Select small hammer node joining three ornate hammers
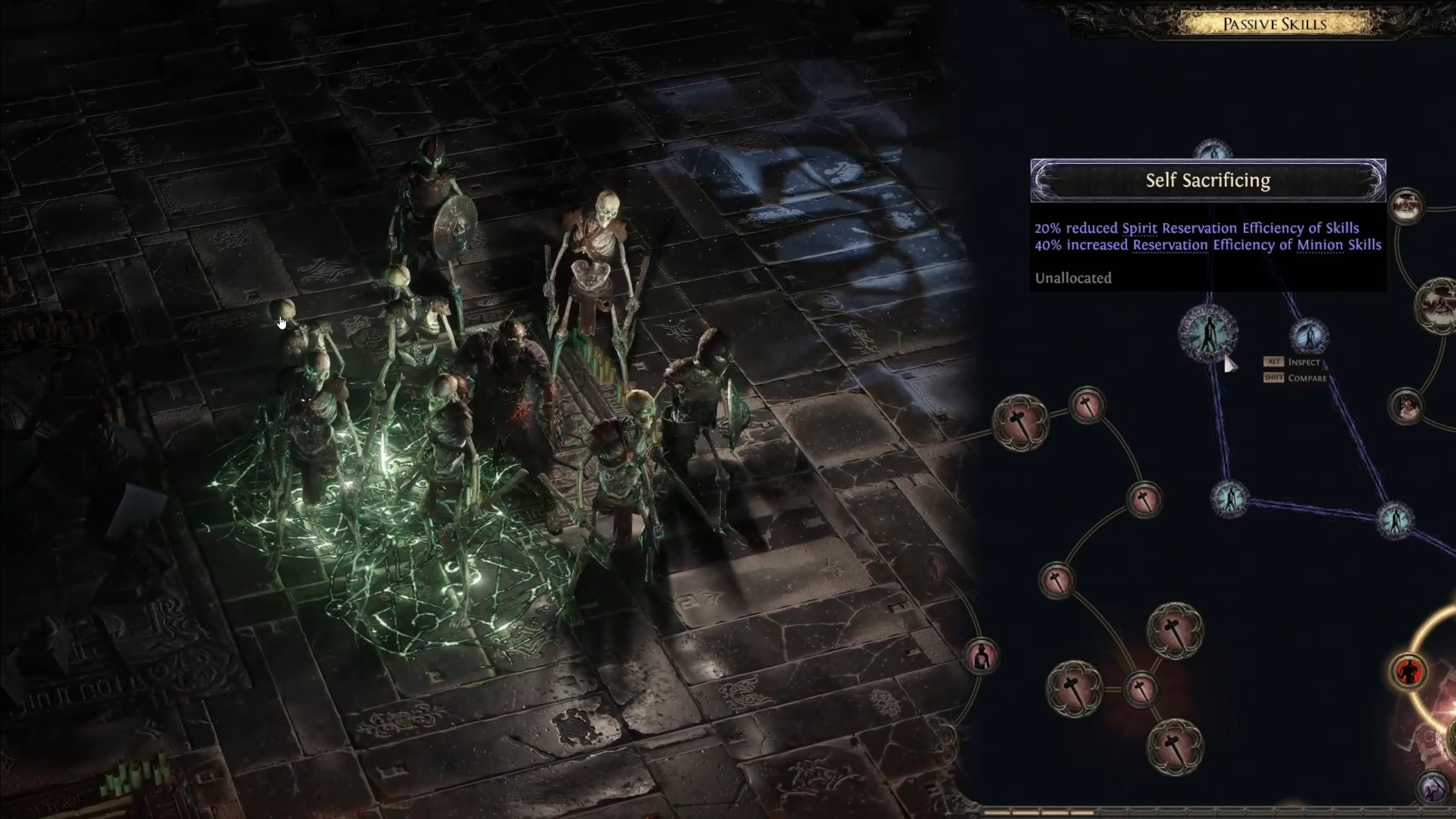 pyautogui.click(x=1140, y=689)
